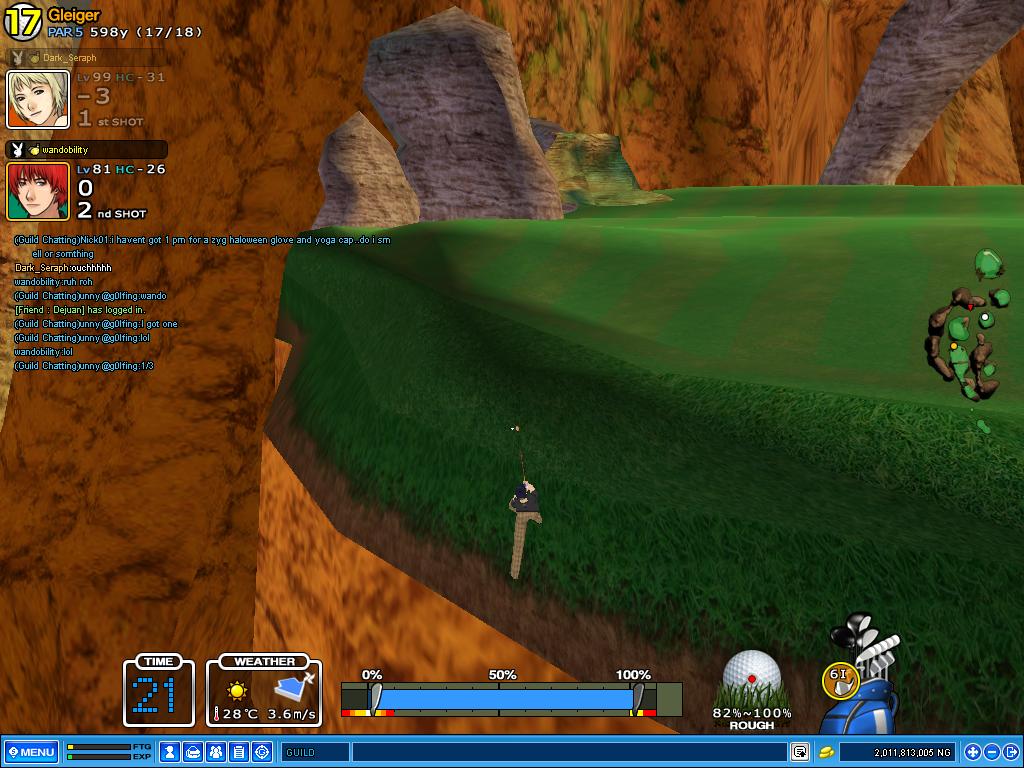The height and width of the screenshot is (768, 1024).
Task: Select Dark_Seraph's player portrait
Action: pos(38,100)
